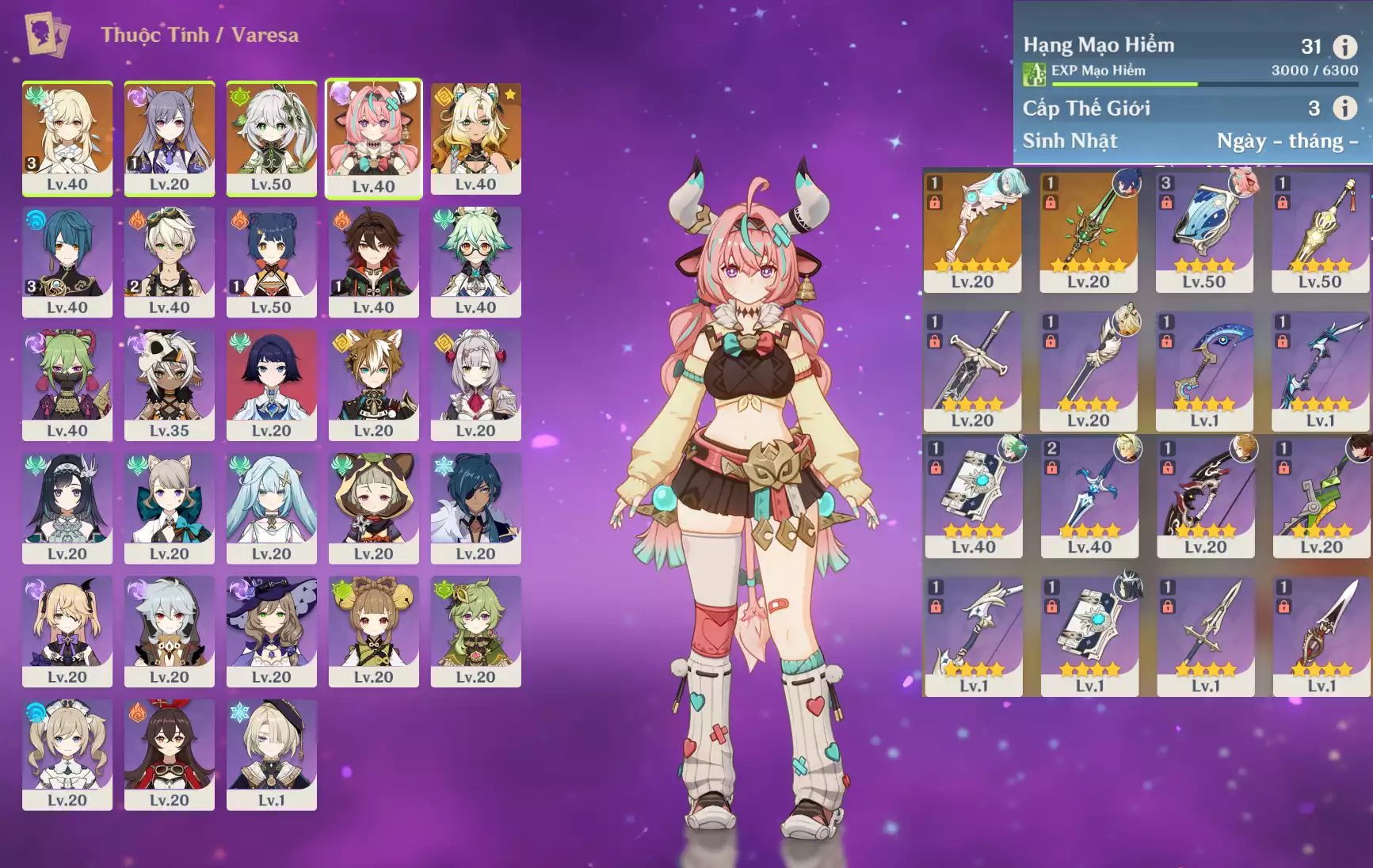1373x868 pixels.
Task: Select Kuki Shinobu's card
Action: pyautogui.click(x=67, y=384)
